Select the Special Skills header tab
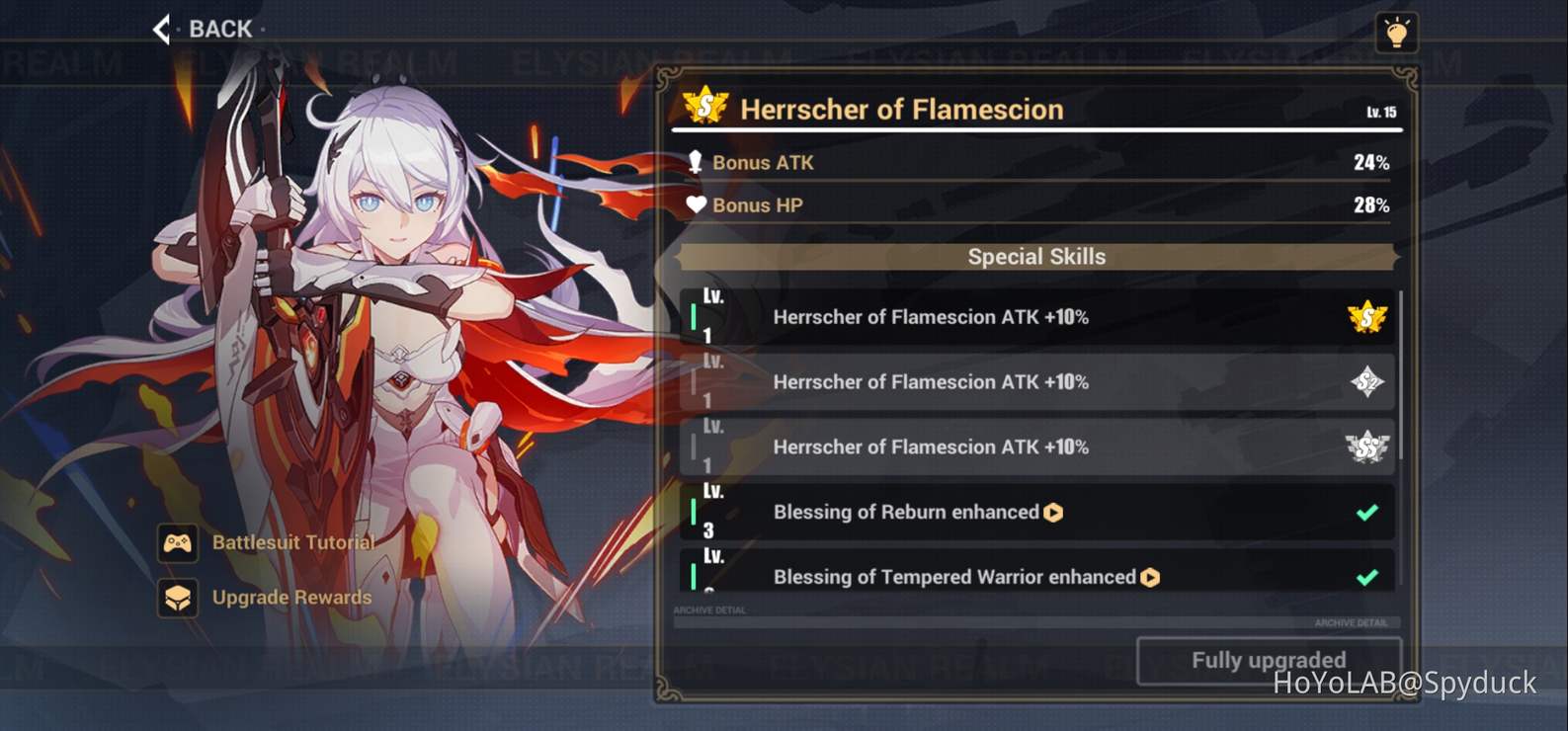1568x731 pixels. click(x=1034, y=256)
